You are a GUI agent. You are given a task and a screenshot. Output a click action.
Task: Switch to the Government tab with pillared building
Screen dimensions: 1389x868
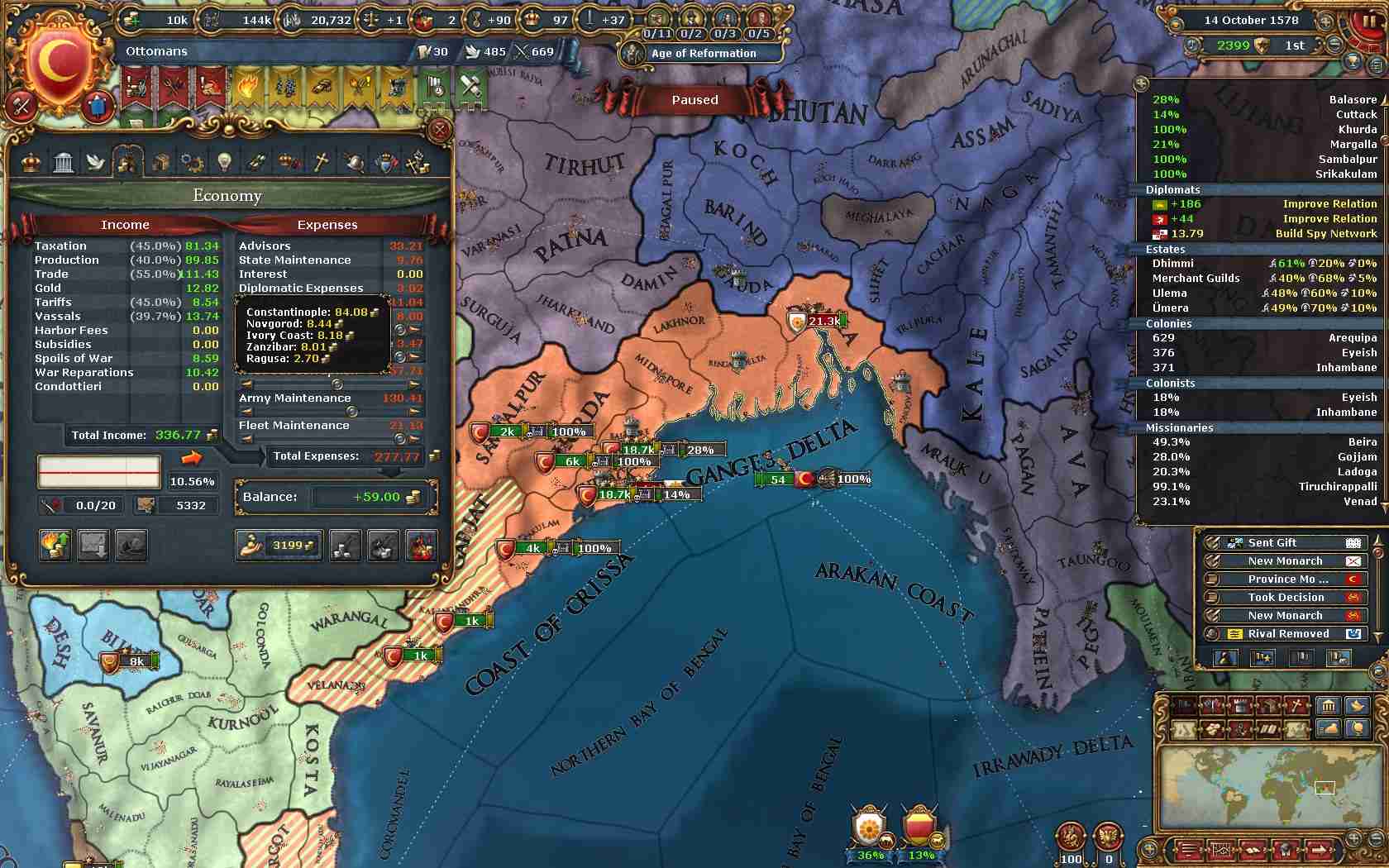64,162
